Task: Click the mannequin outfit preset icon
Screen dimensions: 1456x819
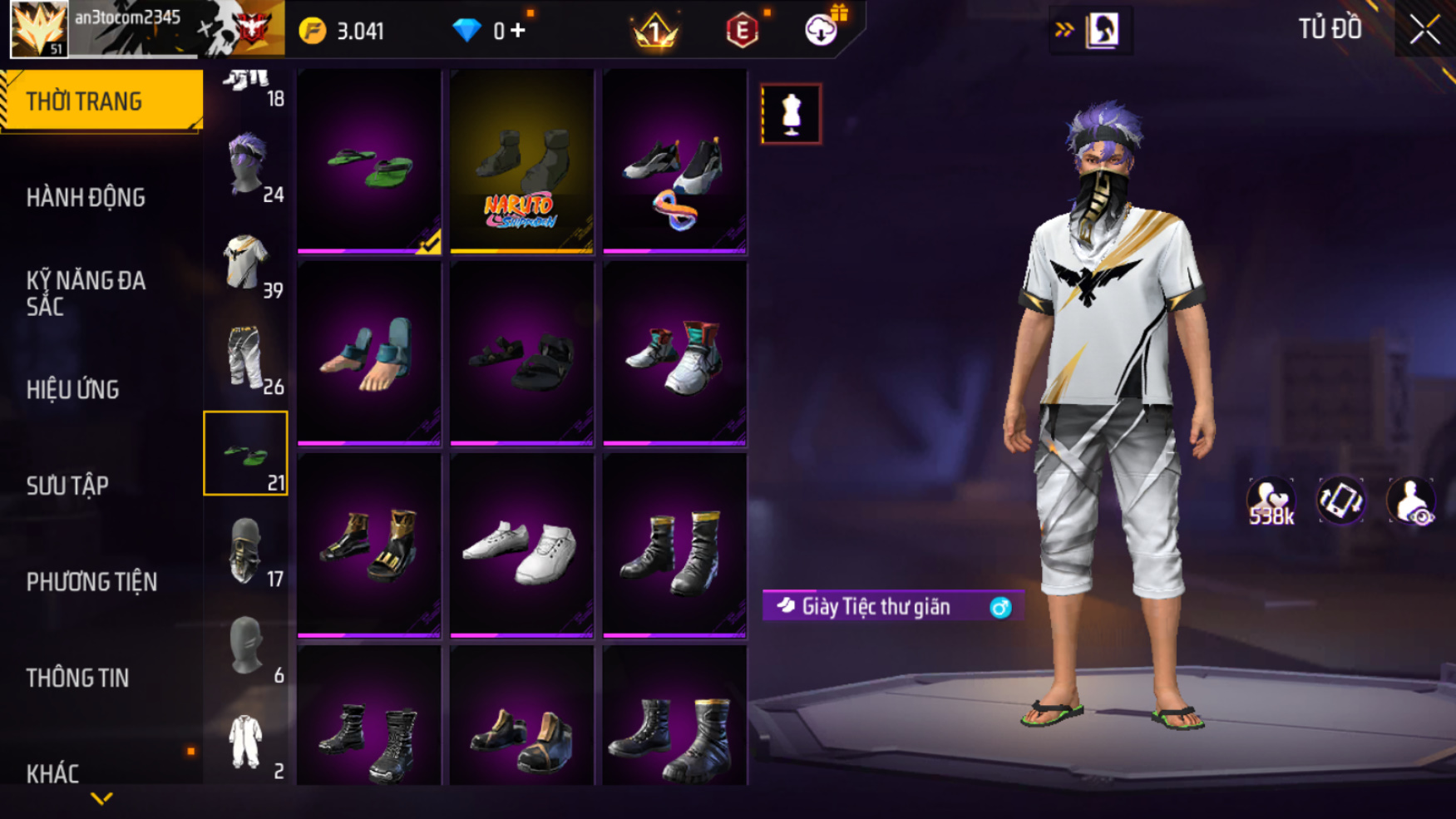Action: point(791,114)
